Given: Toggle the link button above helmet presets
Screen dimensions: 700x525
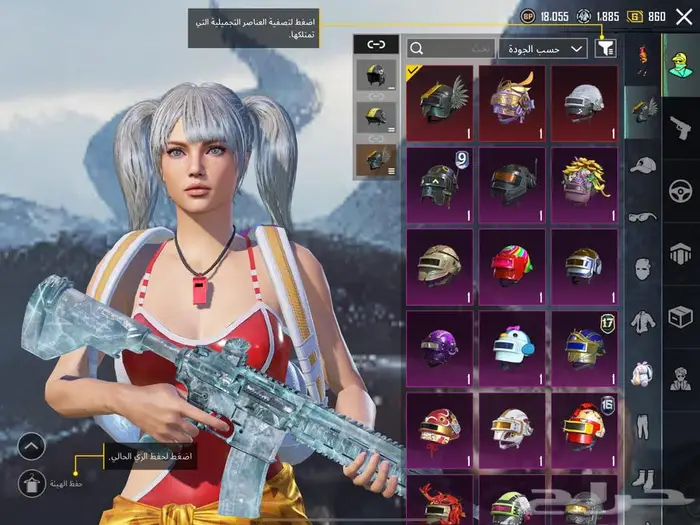Looking at the screenshot, I should pyautogui.click(x=376, y=44).
